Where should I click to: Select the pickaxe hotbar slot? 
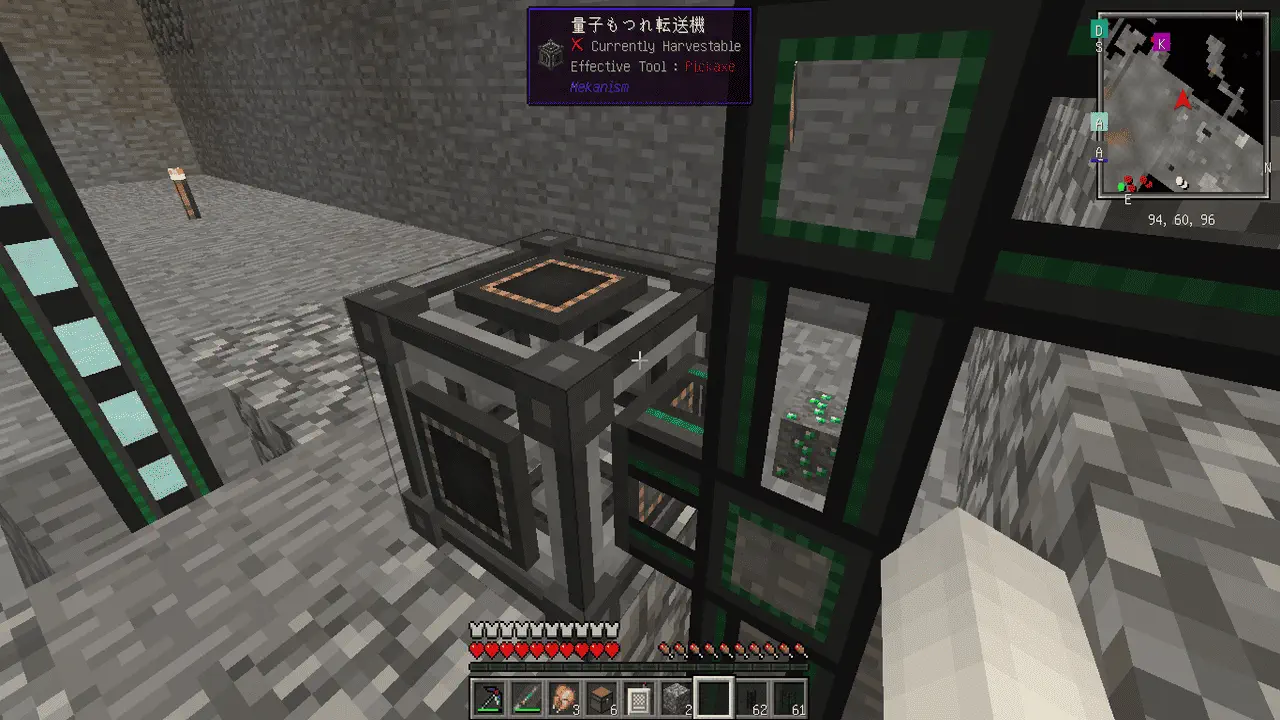pyautogui.click(x=490, y=698)
